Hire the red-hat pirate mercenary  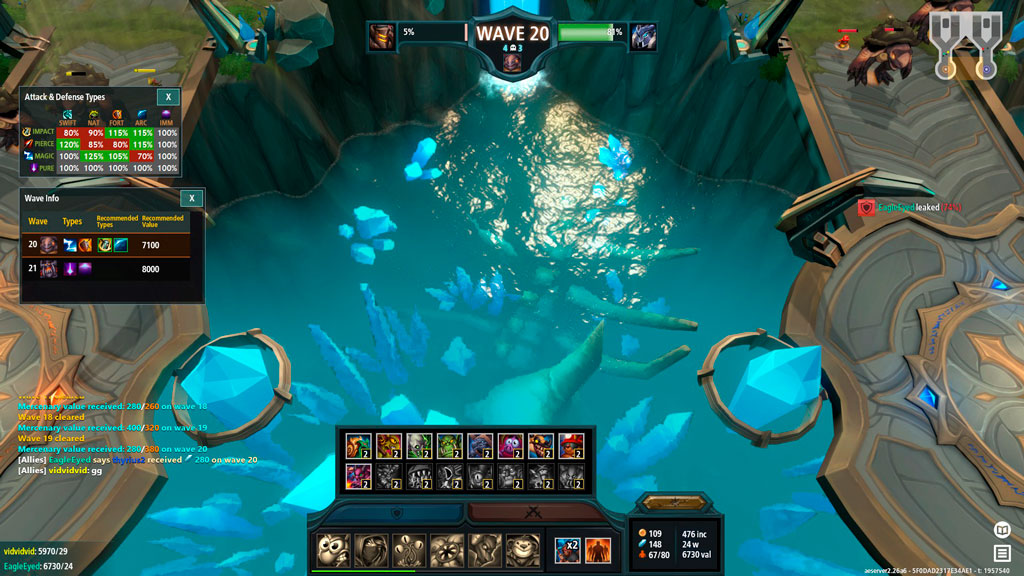coord(569,447)
